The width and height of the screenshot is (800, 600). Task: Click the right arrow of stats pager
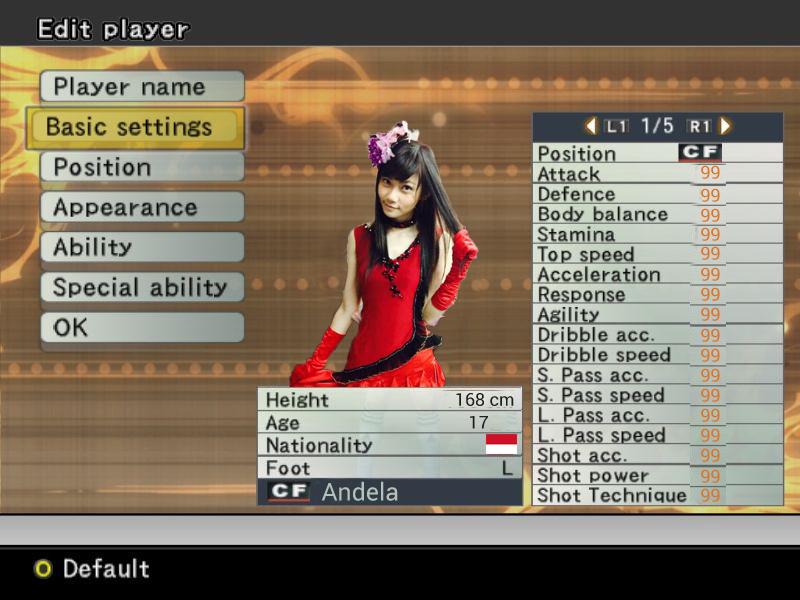point(725,126)
